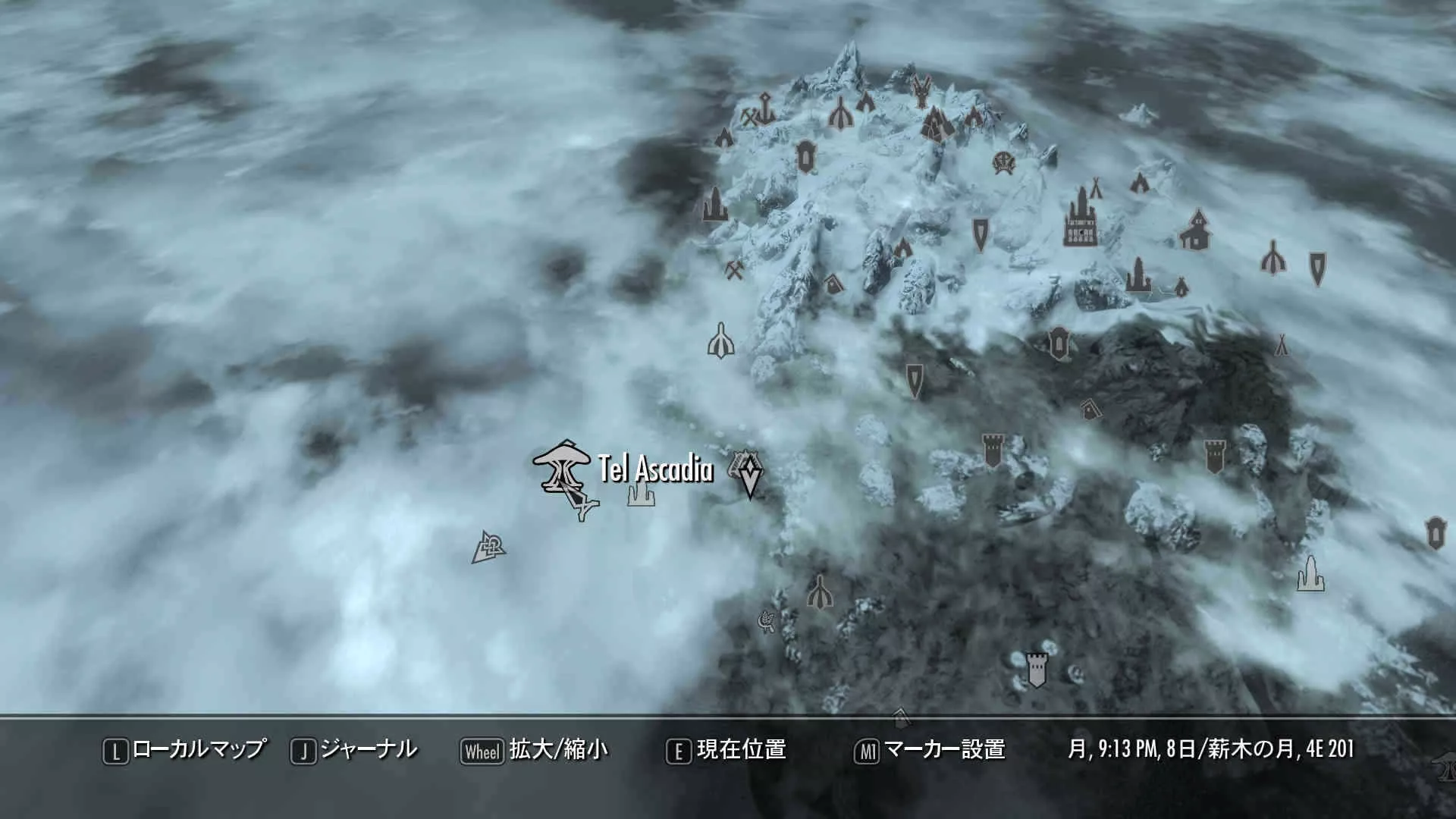The width and height of the screenshot is (1456, 819).
Task: Open the ローカルマップ local map view
Action: point(185,750)
